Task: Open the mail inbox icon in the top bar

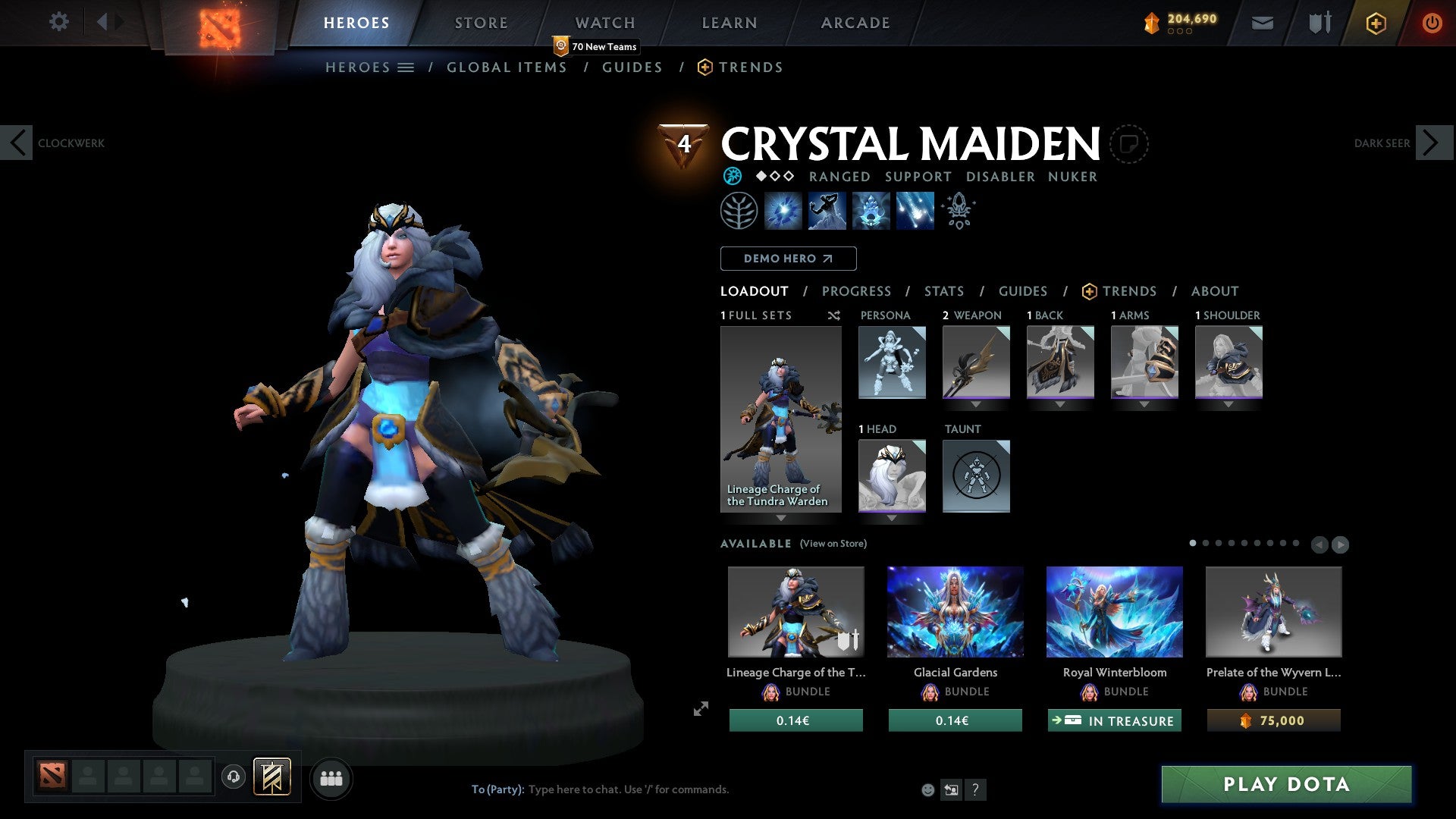Action: coord(1262,23)
